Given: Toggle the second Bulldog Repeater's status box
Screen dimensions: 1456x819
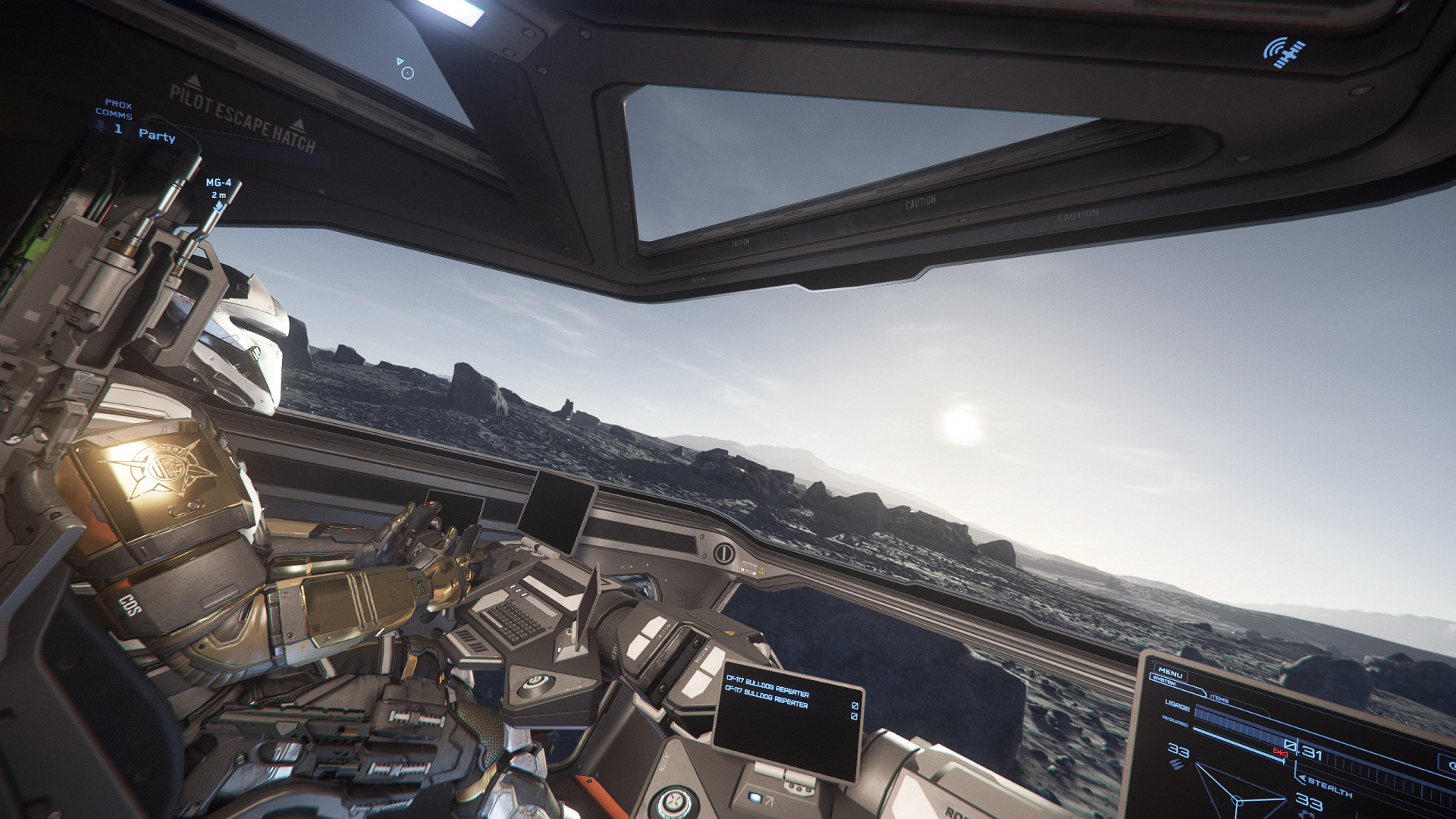Looking at the screenshot, I should (854, 716).
